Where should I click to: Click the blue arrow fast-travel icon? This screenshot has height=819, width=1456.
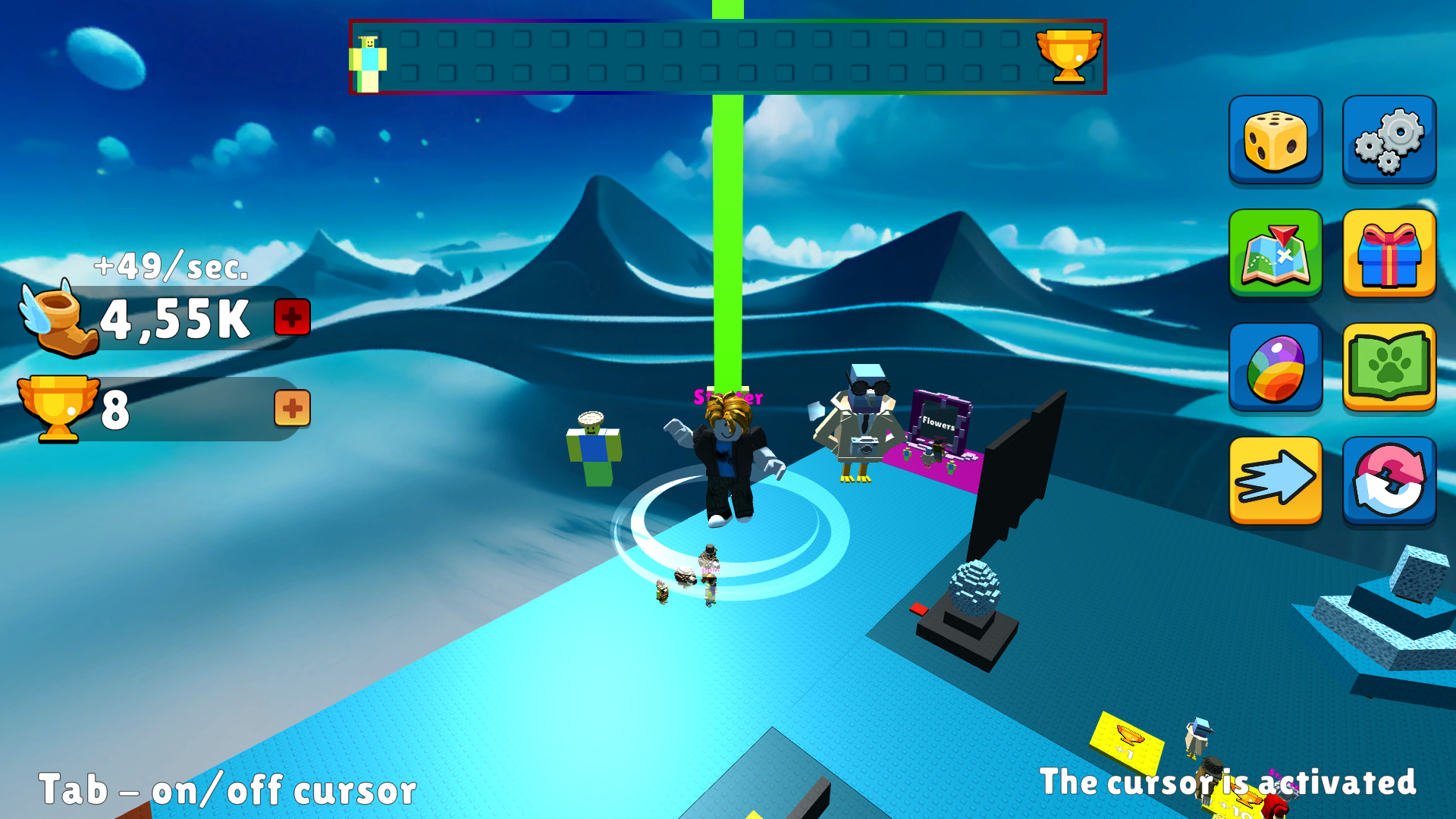(x=1276, y=481)
